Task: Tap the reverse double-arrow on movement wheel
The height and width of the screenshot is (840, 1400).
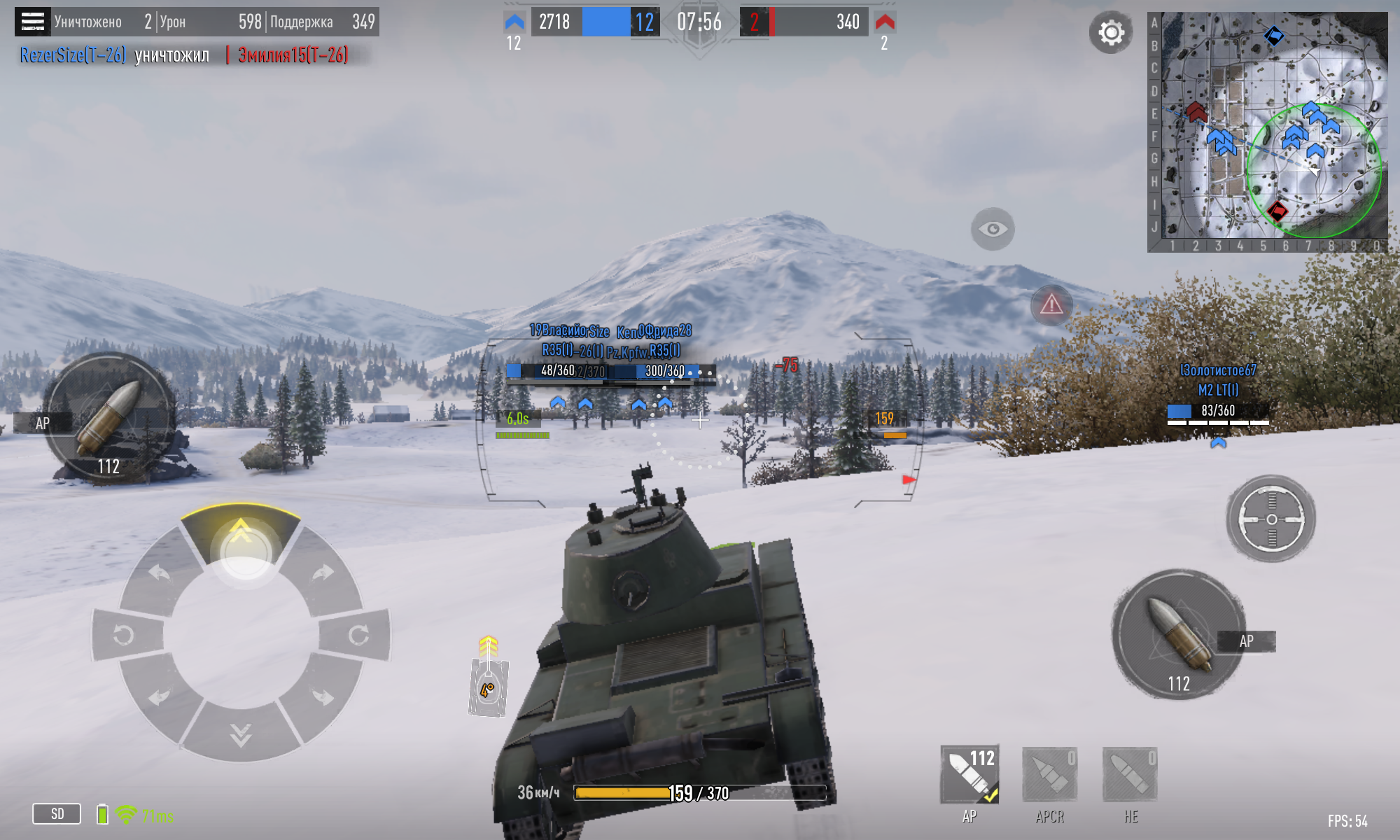Action: (x=240, y=734)
